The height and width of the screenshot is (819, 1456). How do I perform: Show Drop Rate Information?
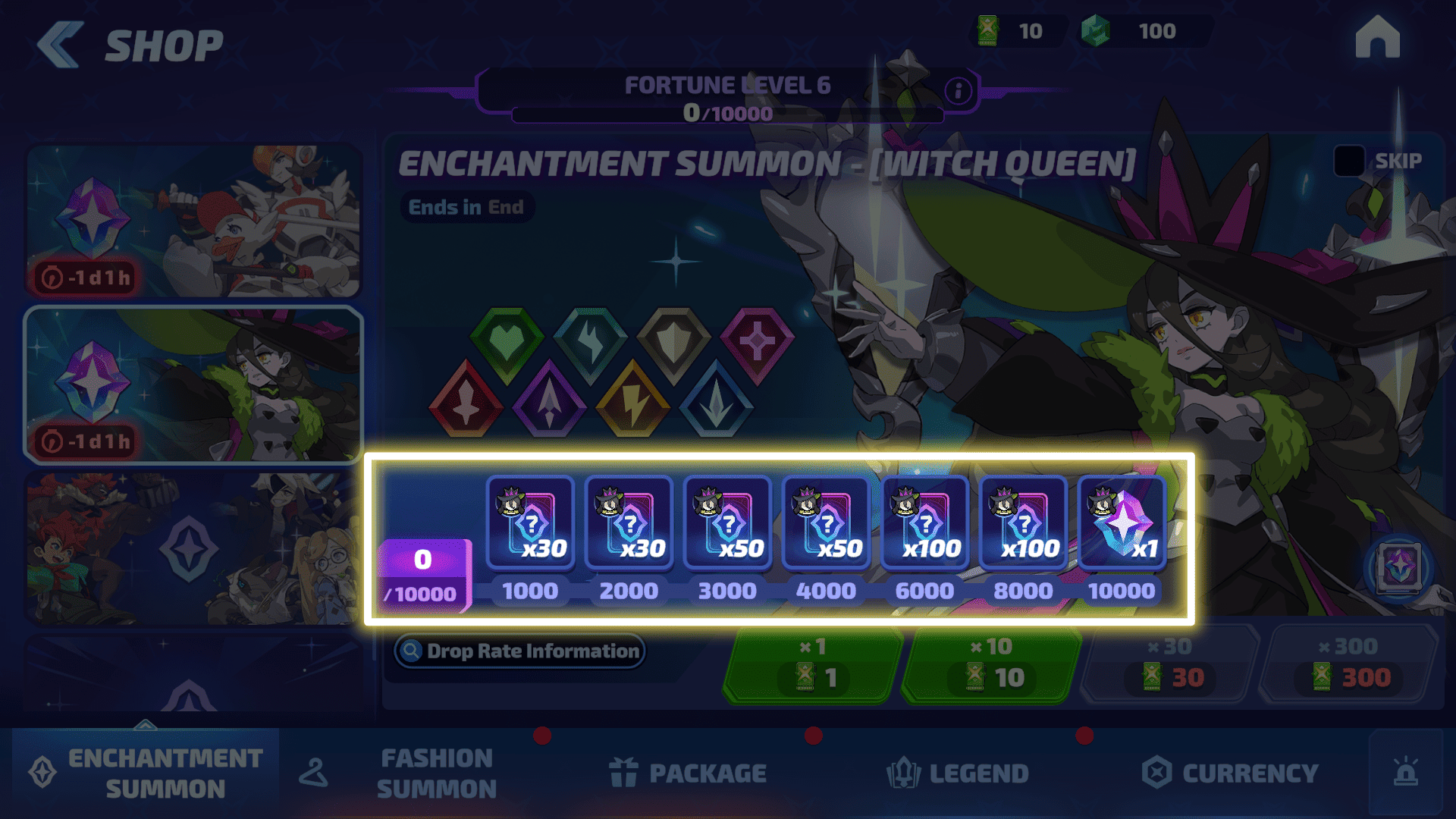point(520,651)
